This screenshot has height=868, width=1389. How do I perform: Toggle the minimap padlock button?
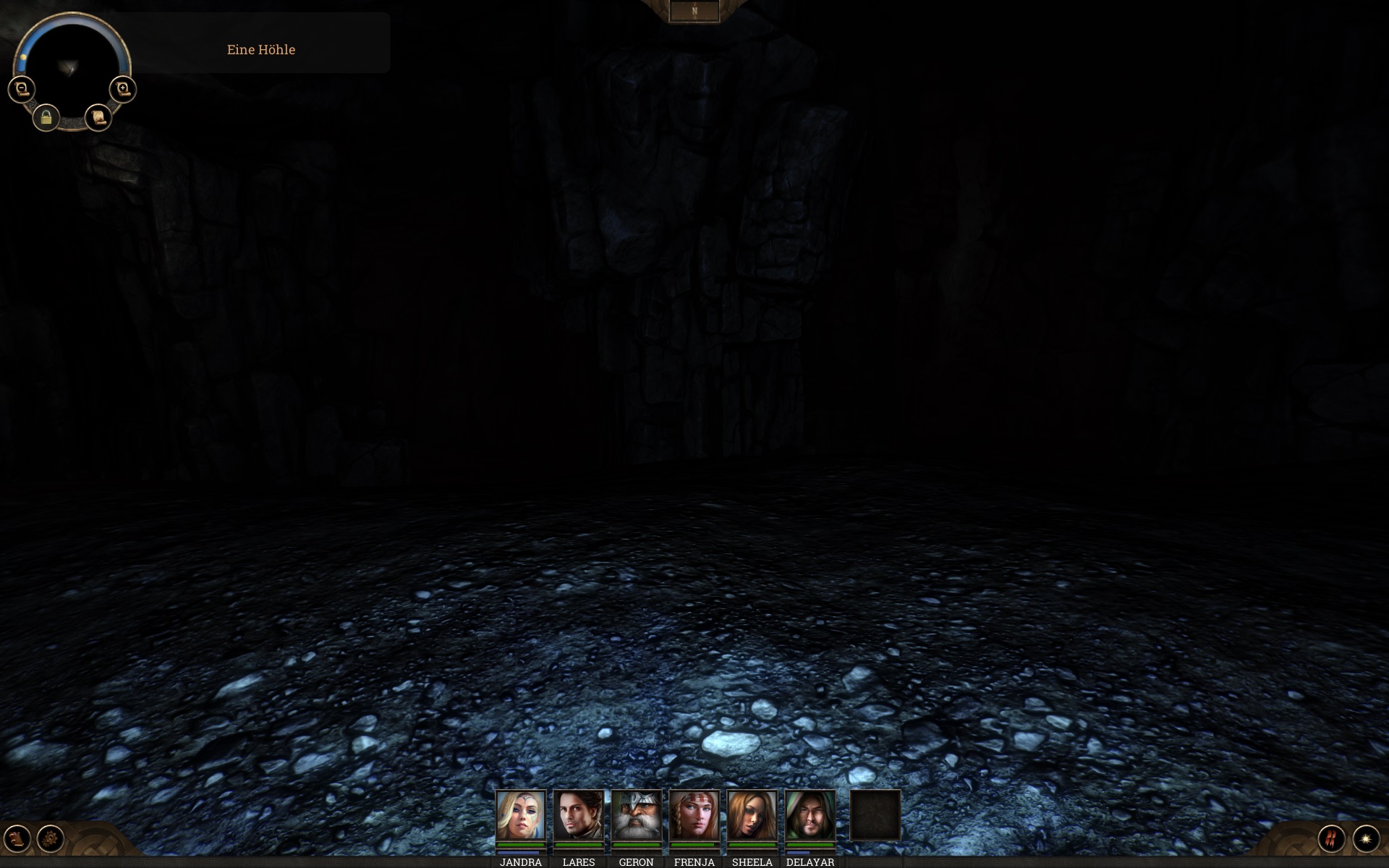(x=46, y=117)
